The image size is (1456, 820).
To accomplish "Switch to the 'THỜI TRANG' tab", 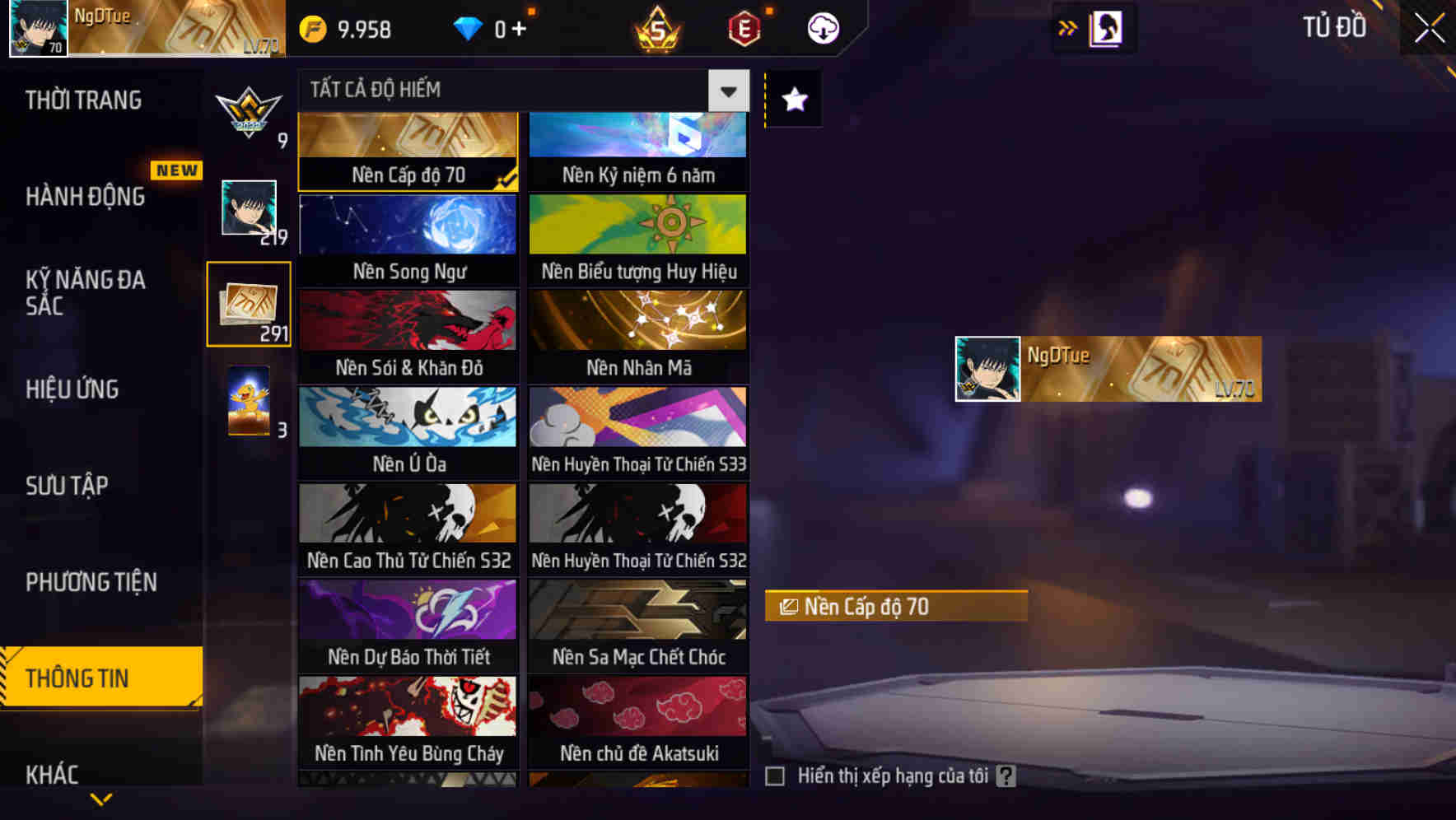I will click(82, 100).
